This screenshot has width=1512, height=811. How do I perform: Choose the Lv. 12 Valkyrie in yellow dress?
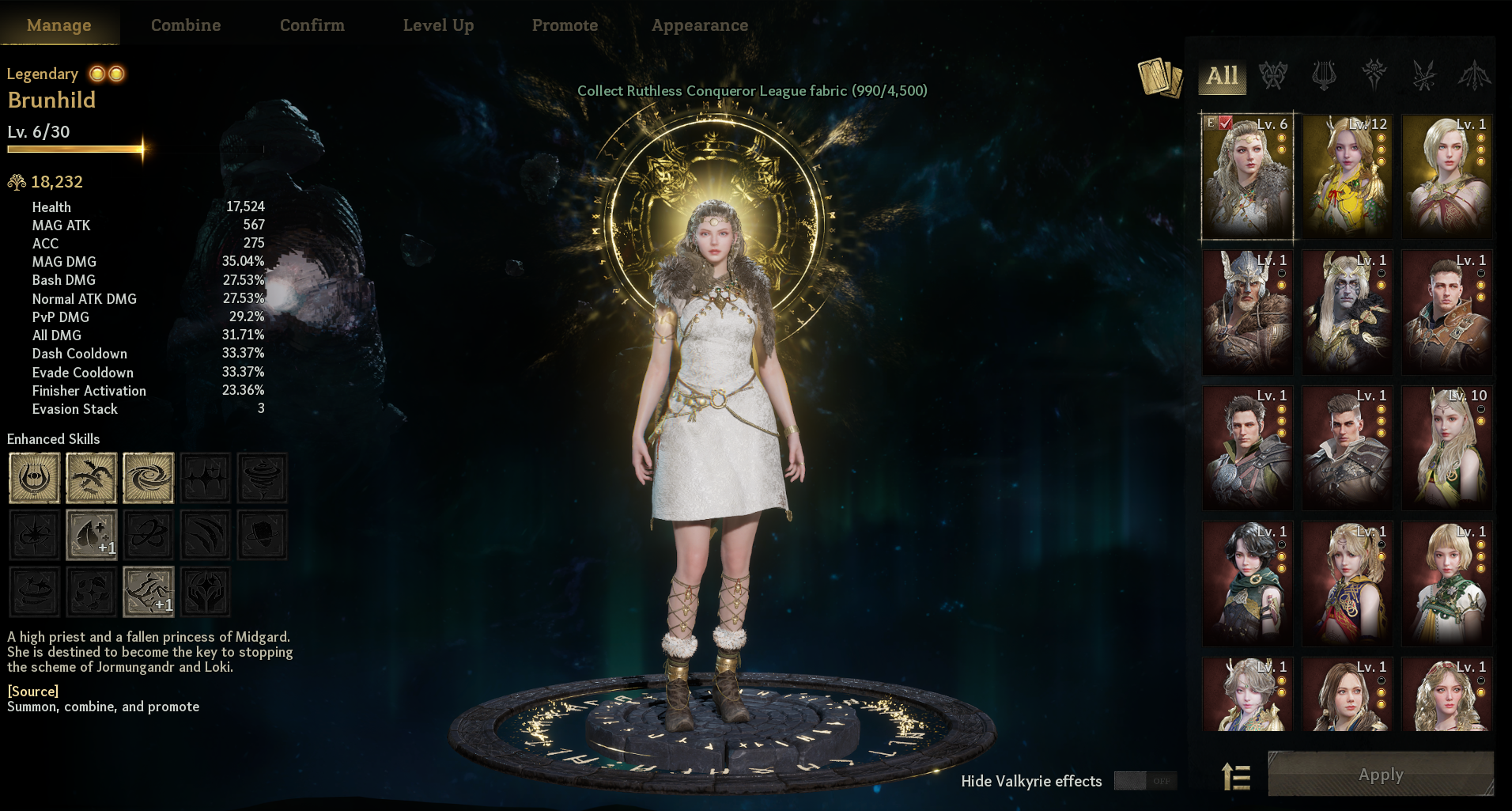1347,176
